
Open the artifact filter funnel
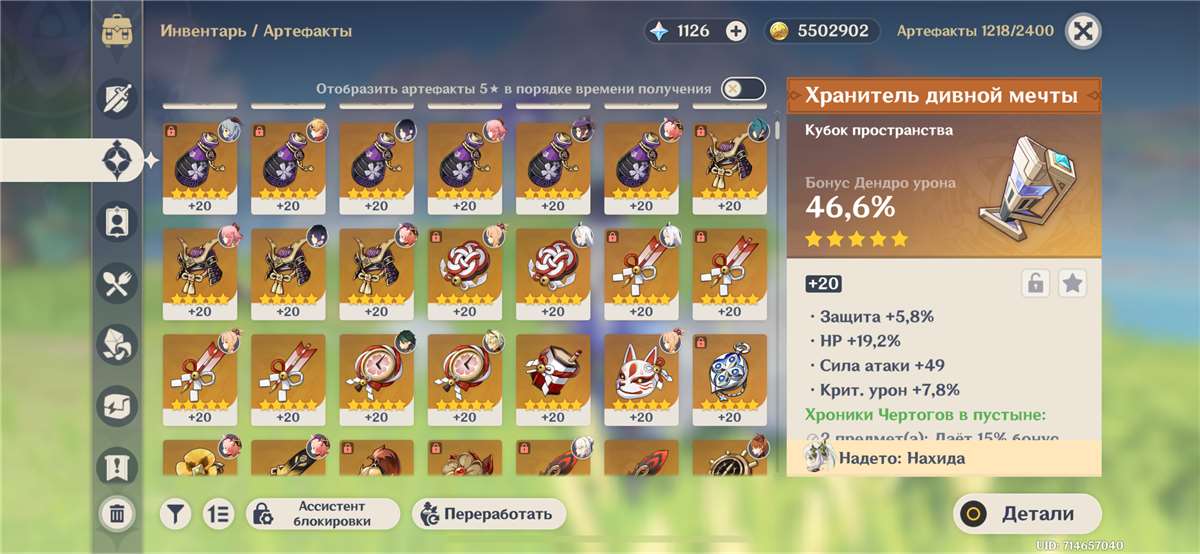175,514
